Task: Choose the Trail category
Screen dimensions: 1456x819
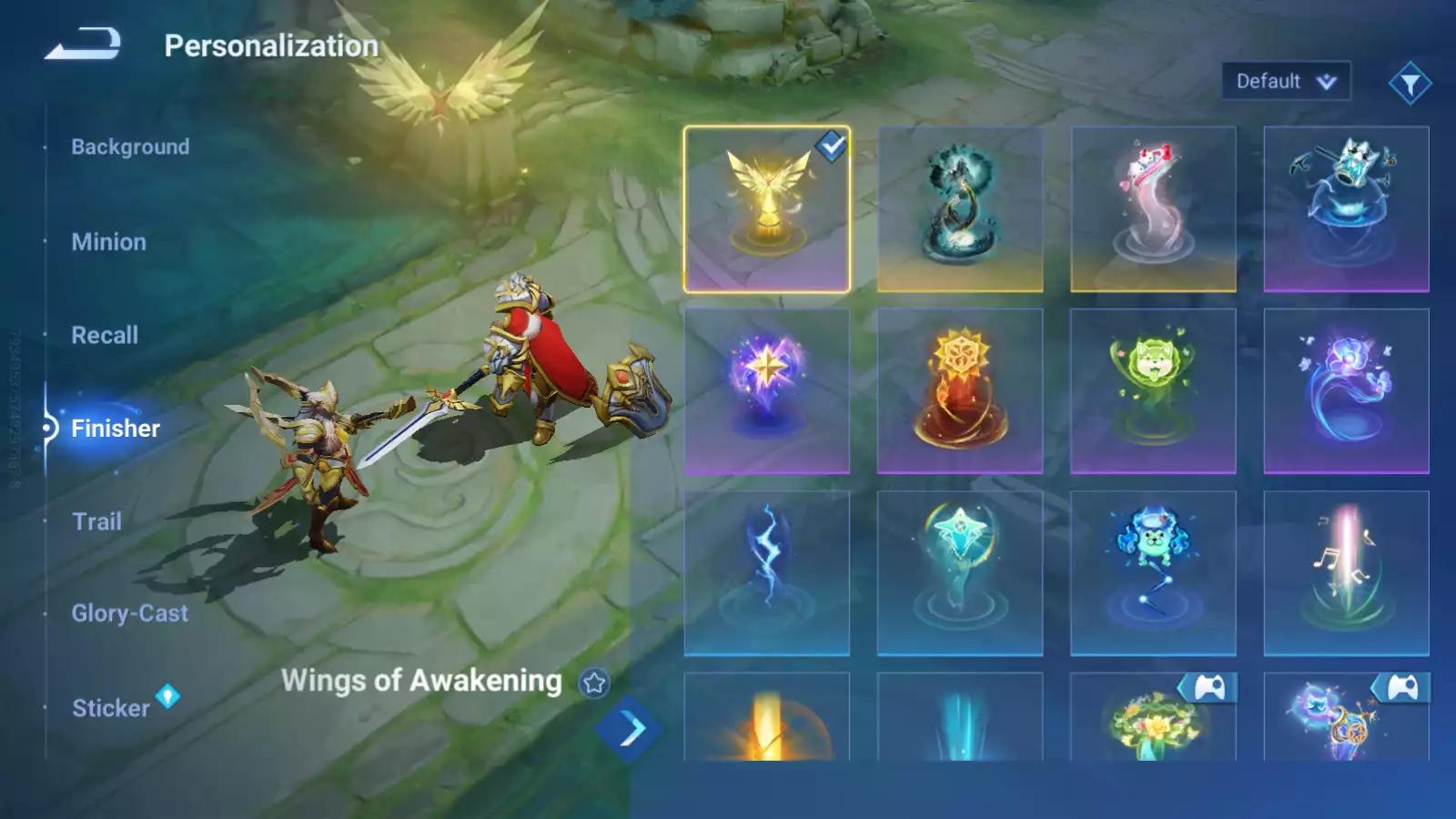Action: [96, 521]
